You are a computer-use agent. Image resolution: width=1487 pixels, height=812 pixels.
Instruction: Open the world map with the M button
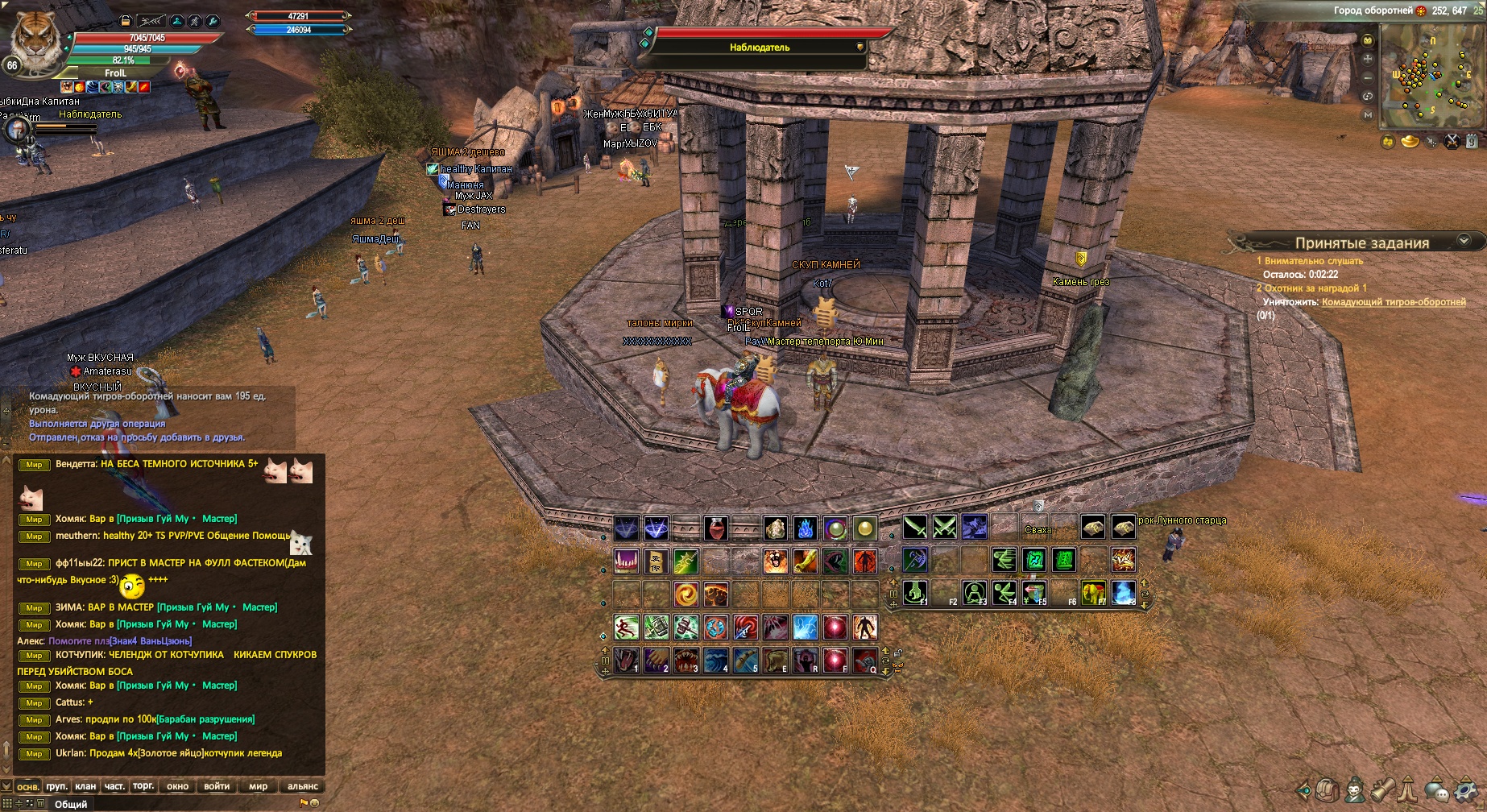coord(1367,115)
